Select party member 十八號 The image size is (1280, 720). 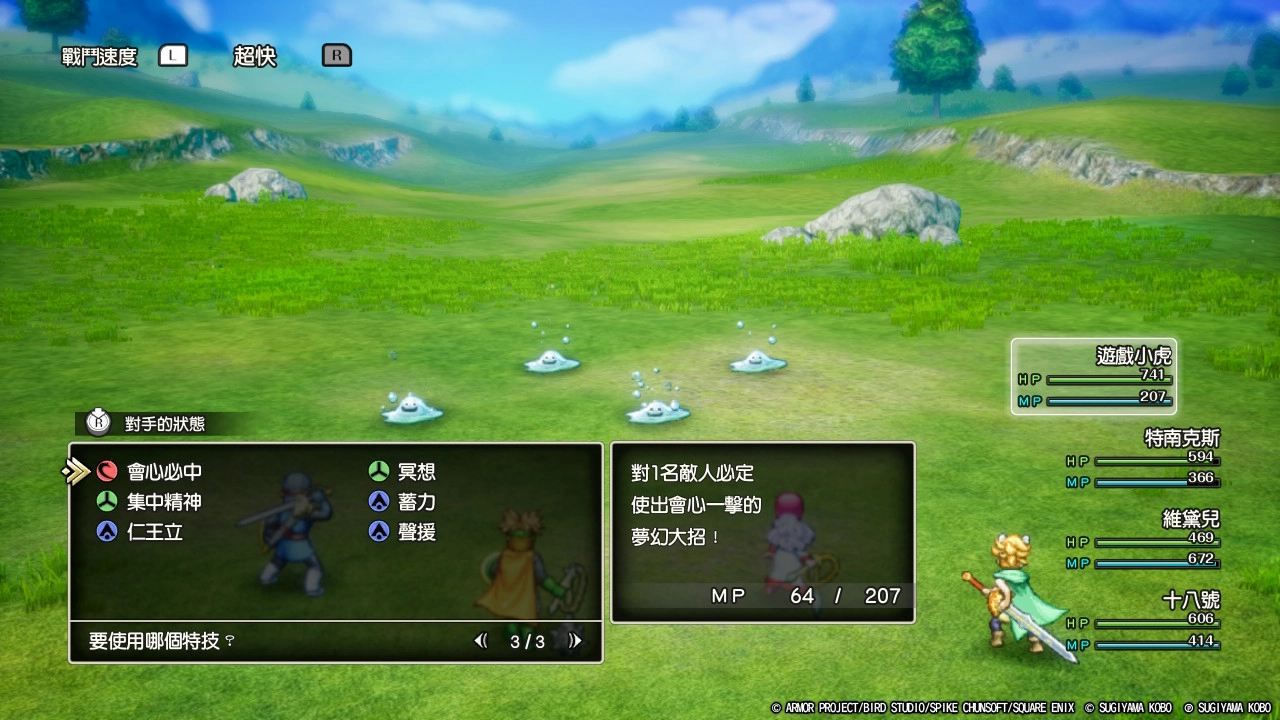[x=1144, y=621]
